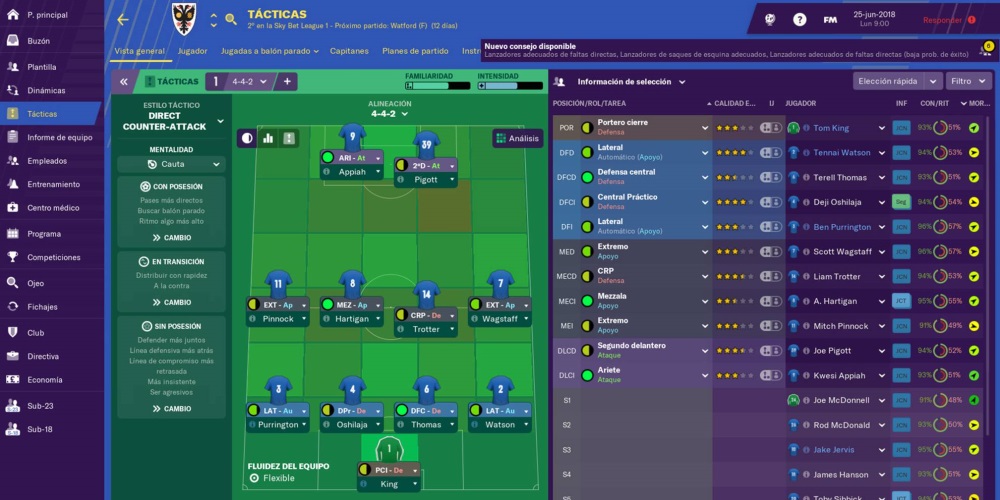This screenshot has height=500, width=1000.
Task: Show the Planes de partido tab
Action: (x=415, y=51)
